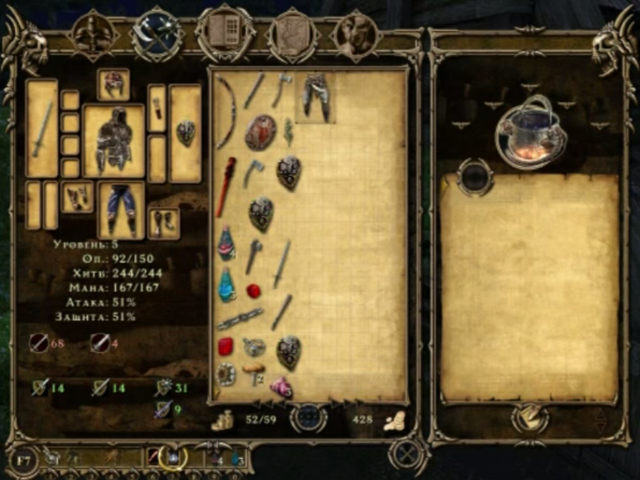640x480 pixels.
Task: Click the equipped sword weapon slot
Action: pyautogui.click(x=42, y=128)
